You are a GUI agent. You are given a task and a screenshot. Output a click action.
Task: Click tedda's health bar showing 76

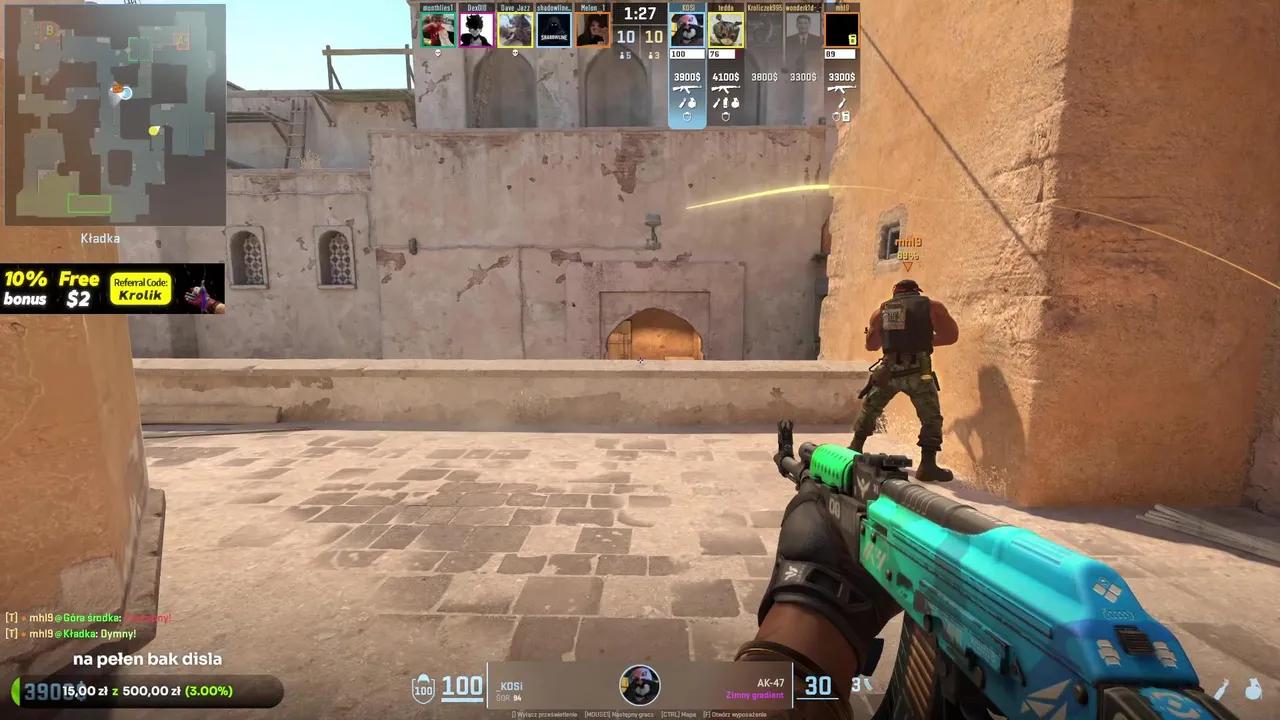click(722, 51)
